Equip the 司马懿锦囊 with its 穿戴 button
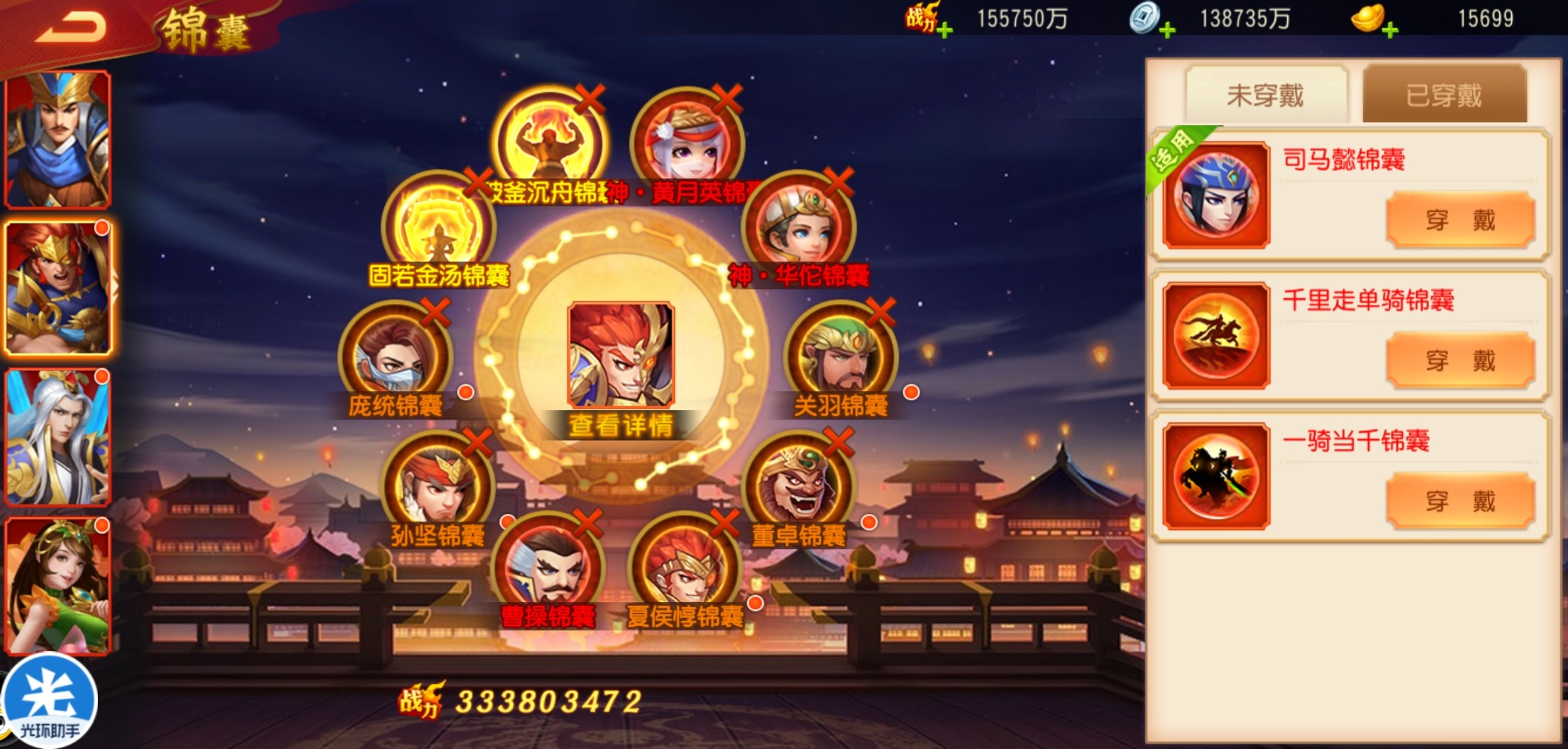The image size is (1568, 749). pos(1460,221)
